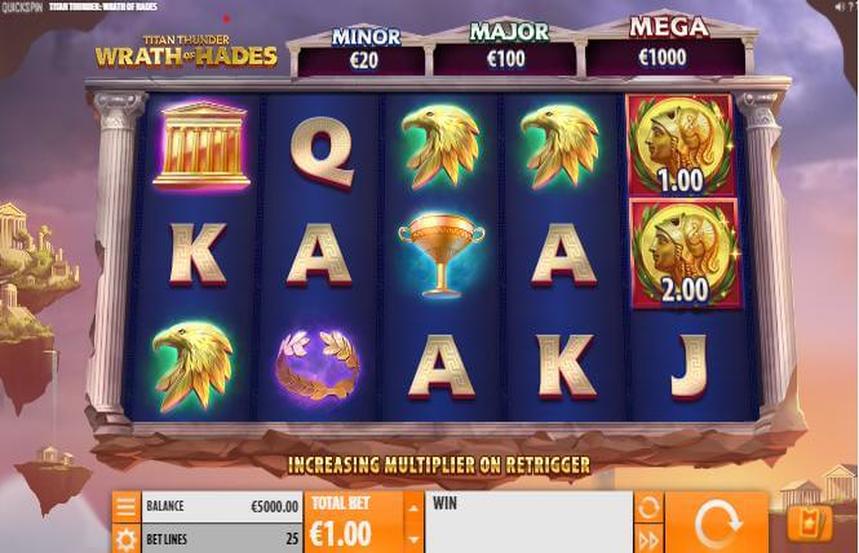This screenshot has height=553, width=859.
Task: Click the Total Bet €1.00 panel
Action: click(x=353, y=522)
